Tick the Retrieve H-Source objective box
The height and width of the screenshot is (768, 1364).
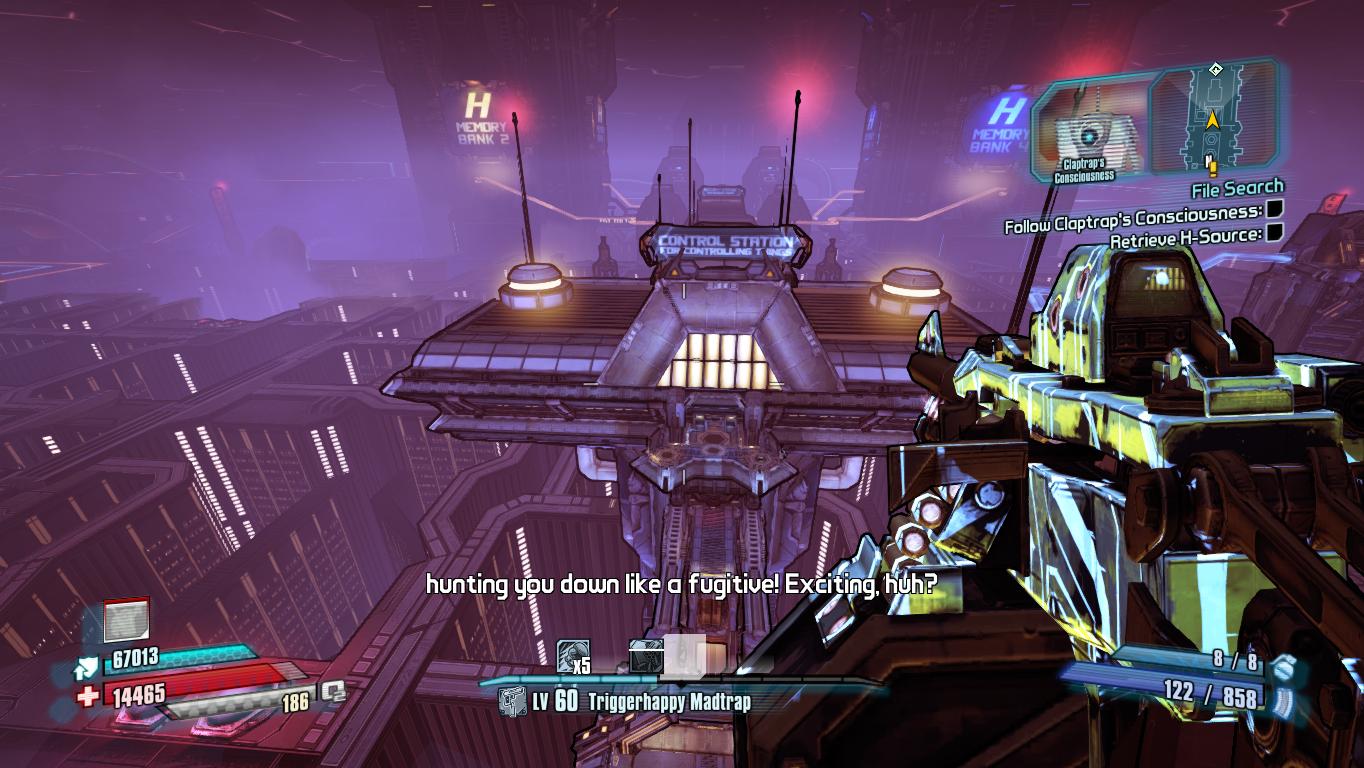[1274, 233]
